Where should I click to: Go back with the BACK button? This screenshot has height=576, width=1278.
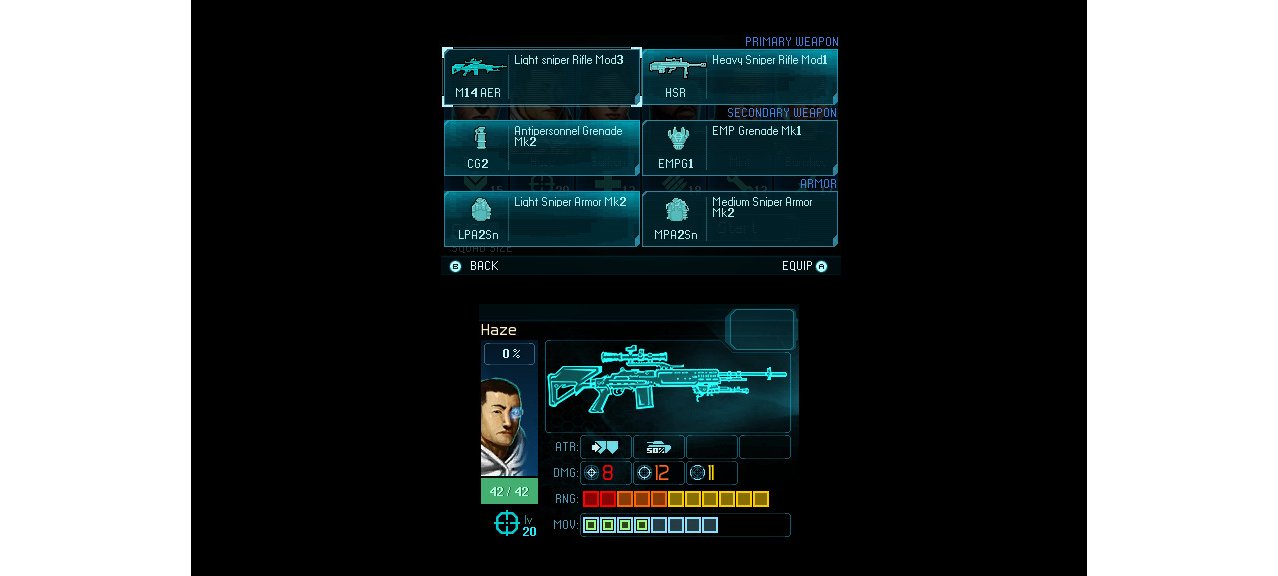[474, 266]
